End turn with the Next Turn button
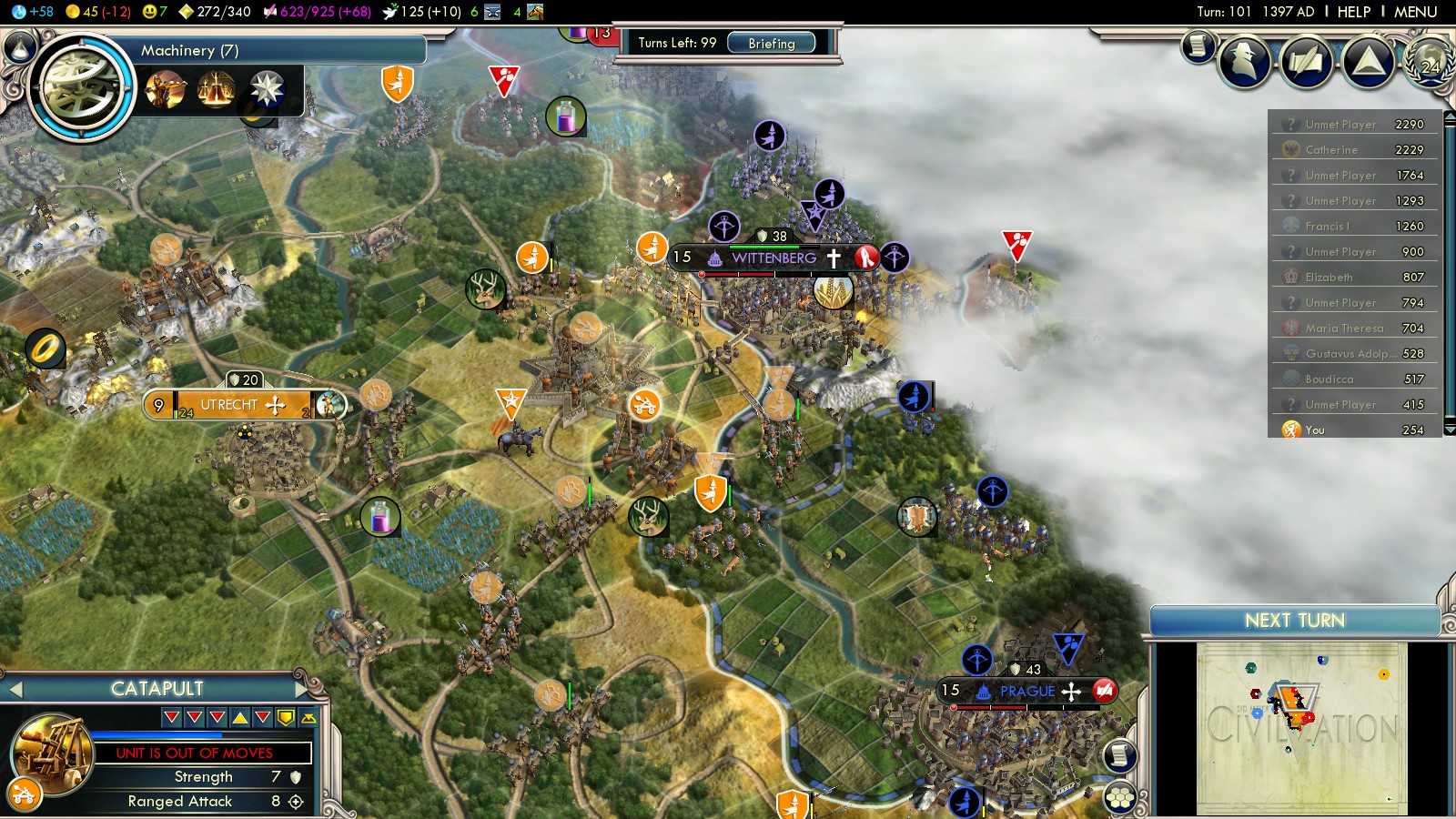This screenshot has width=1456, height=819. coord(1294,621)
